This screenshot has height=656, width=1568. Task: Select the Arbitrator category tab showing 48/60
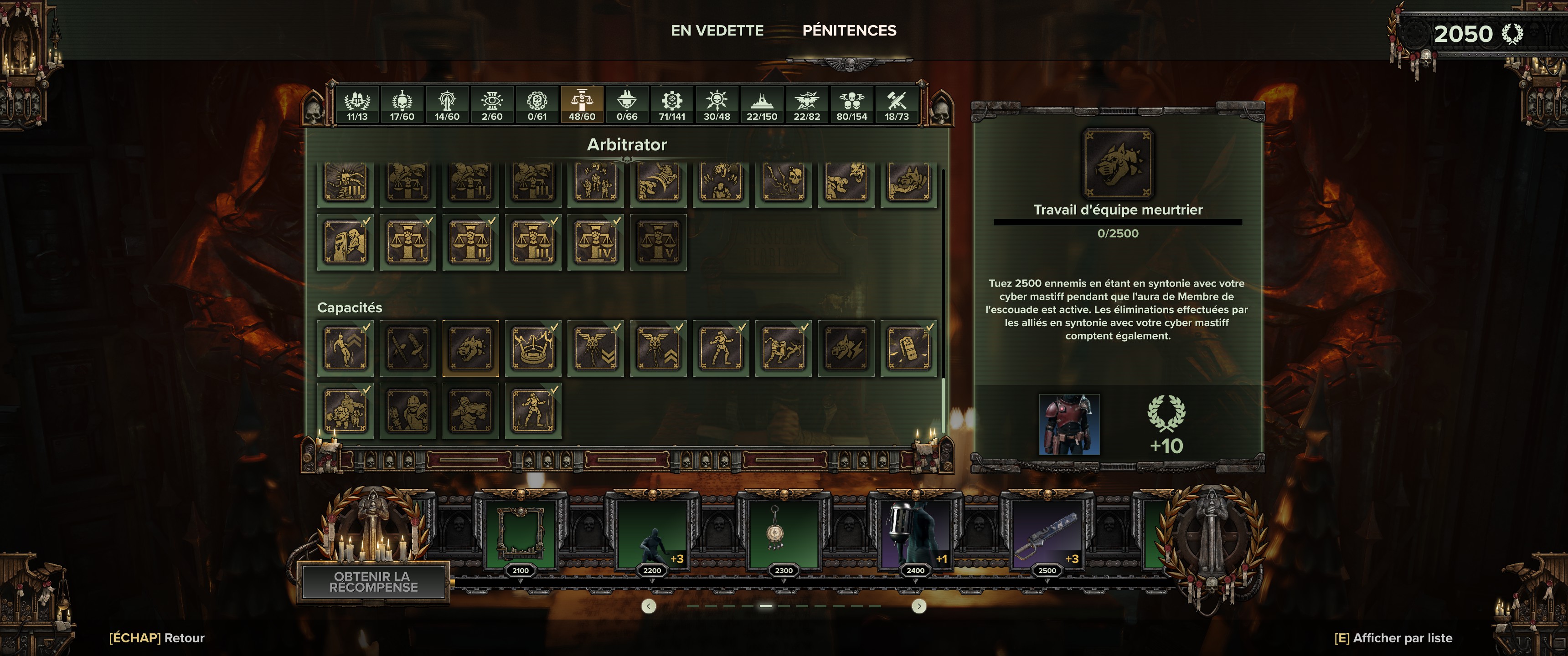(581, 105)
